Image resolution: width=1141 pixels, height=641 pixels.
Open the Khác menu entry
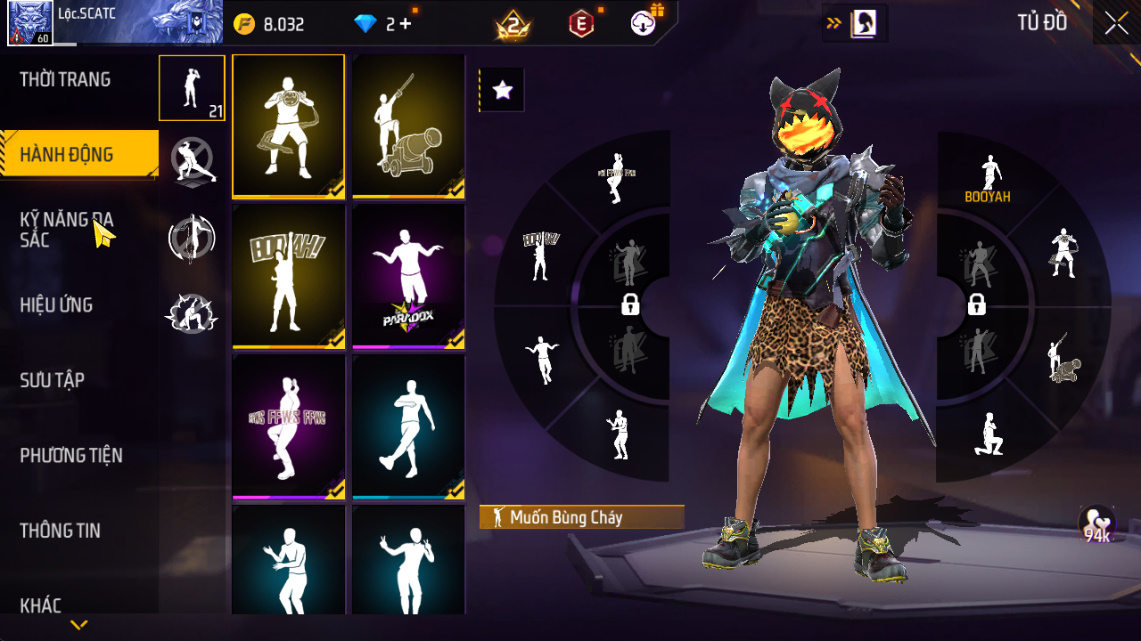(x=41, y=606)
